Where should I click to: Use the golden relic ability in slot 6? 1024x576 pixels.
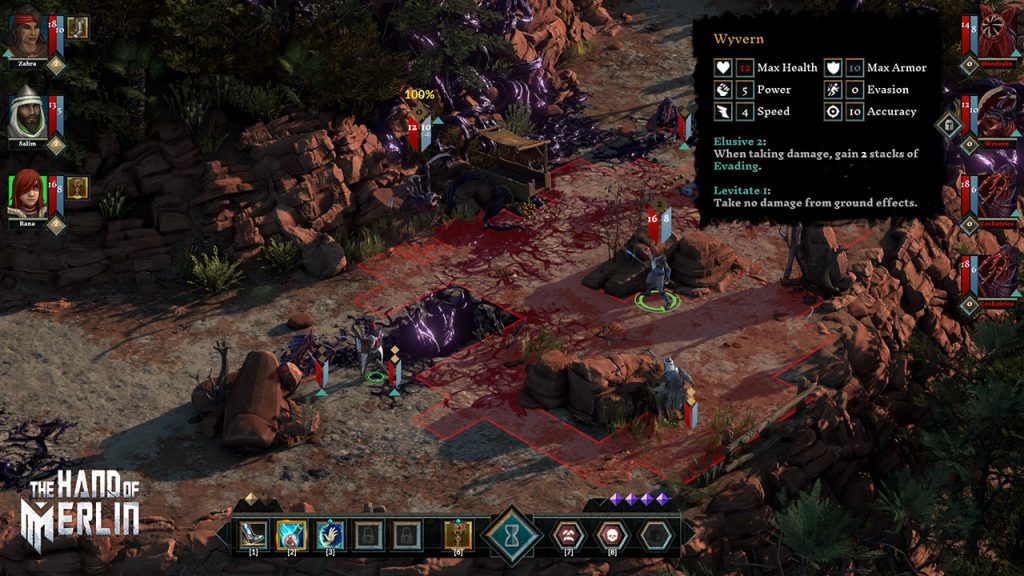tap(458, 535)
